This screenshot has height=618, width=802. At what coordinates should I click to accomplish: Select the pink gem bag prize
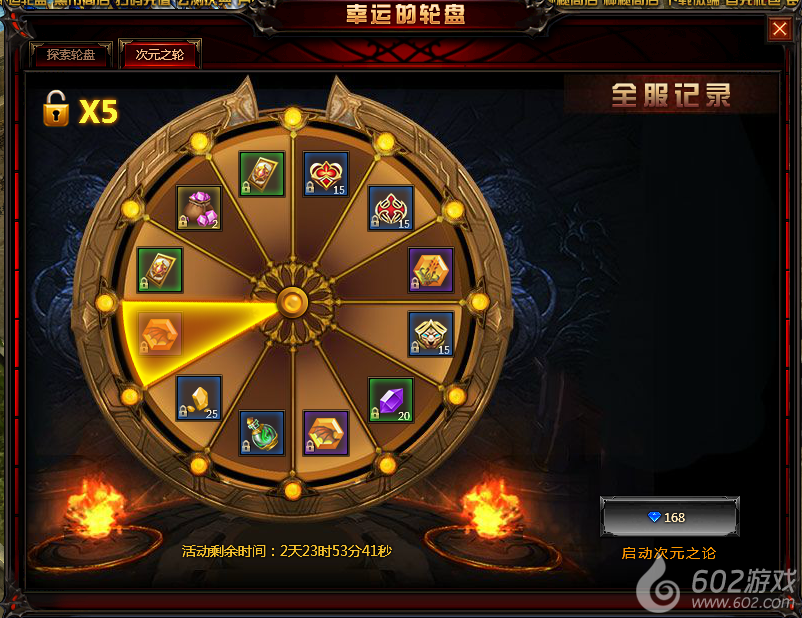198,208
